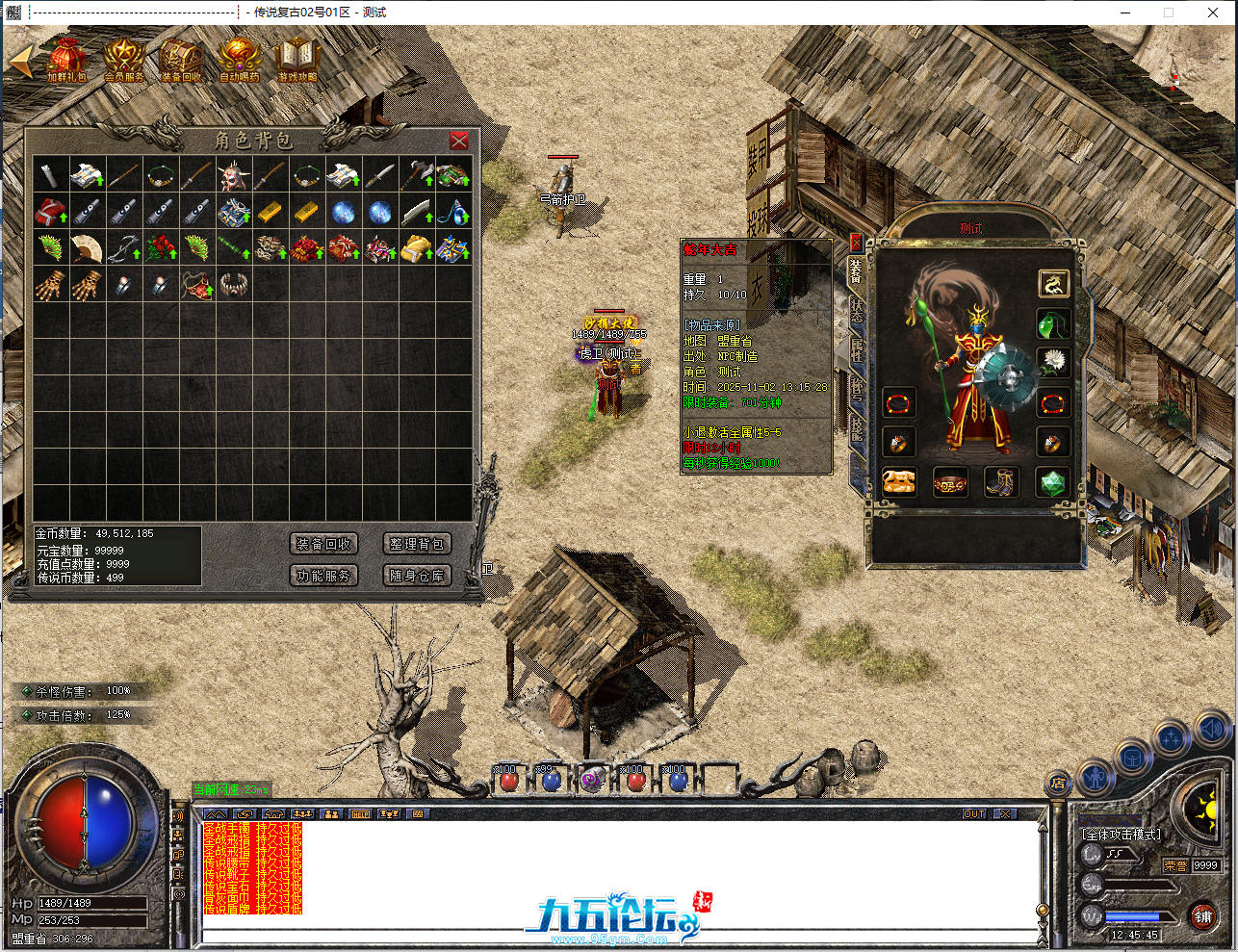Click the red 铺 shop button

coord(1203,916)
